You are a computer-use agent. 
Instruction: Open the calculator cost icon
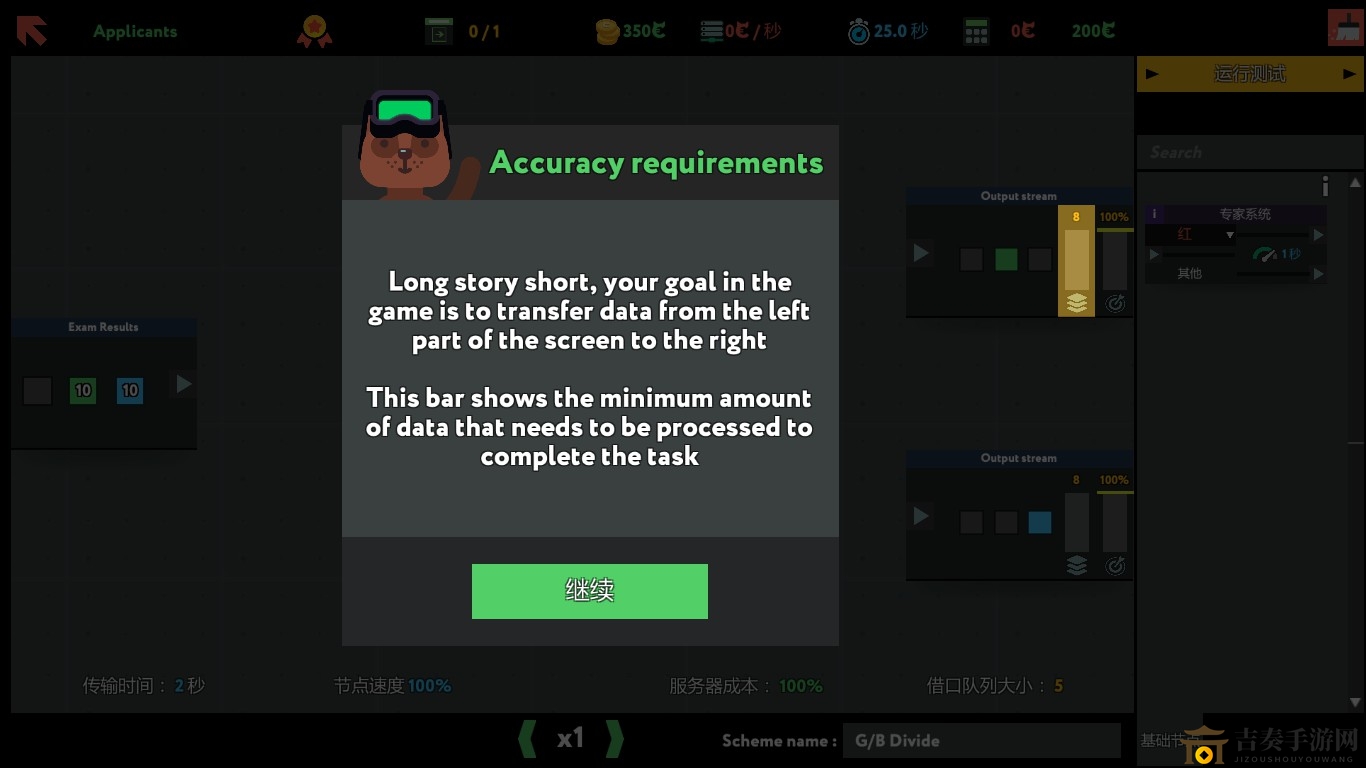pyautogui.click(x=975, y=30)
